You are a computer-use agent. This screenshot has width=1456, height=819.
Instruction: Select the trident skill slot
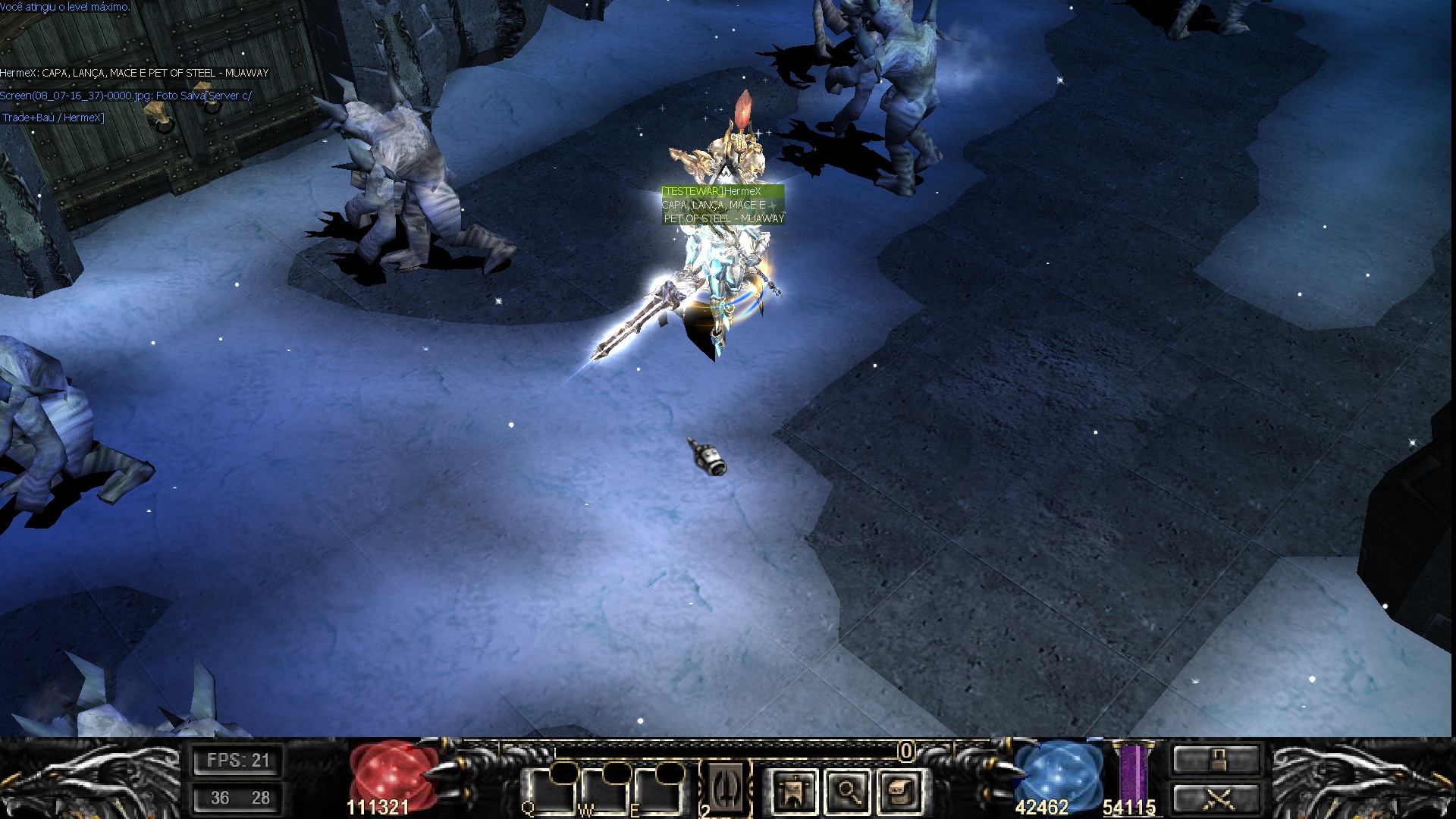click(726, 787)
